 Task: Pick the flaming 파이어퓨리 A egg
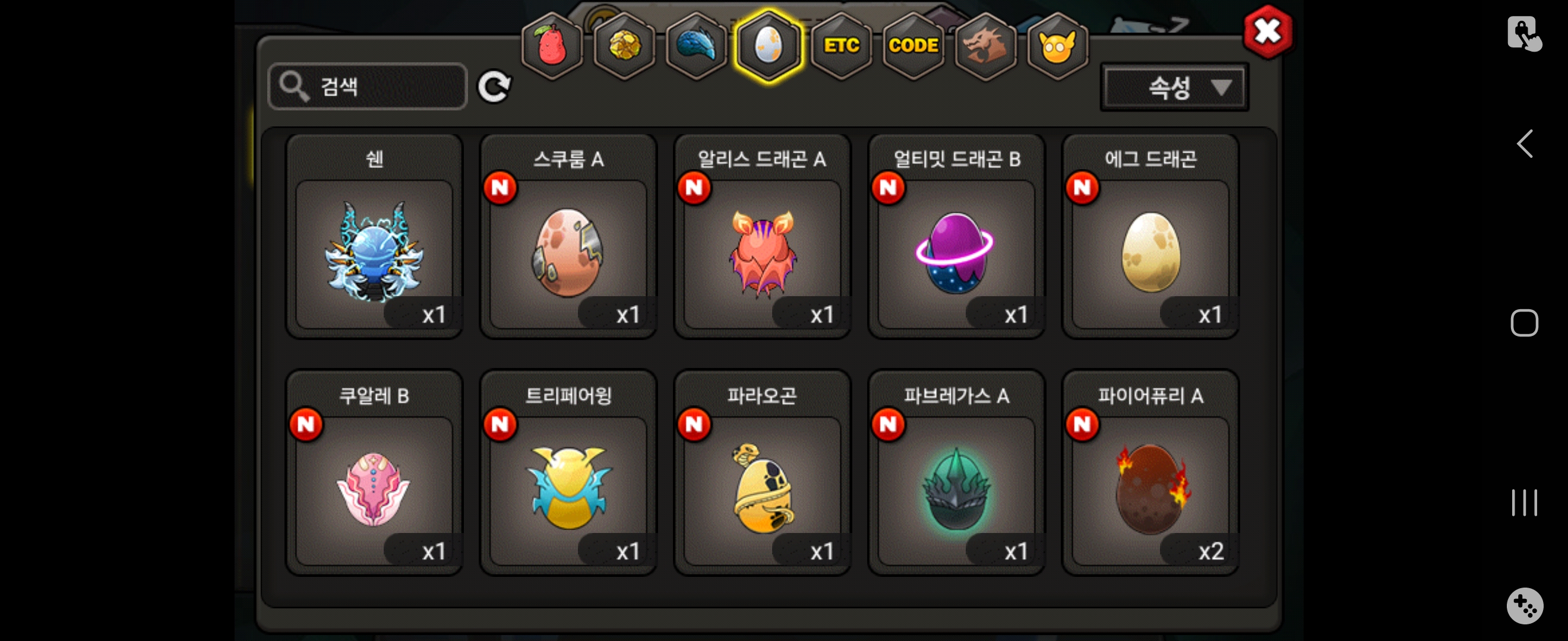point(1150,488)
